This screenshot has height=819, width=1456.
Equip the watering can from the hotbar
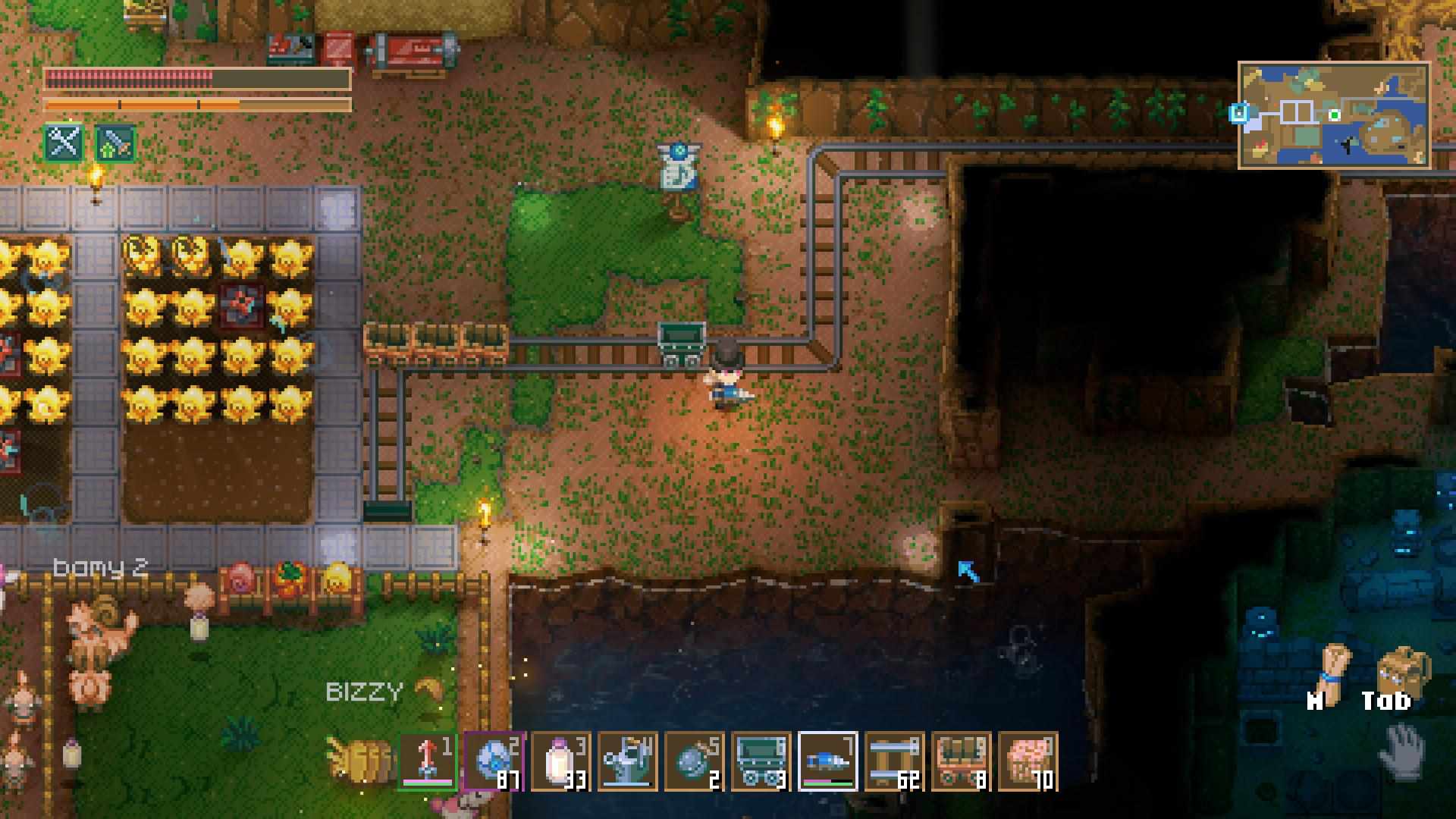(x=628, y=761)
